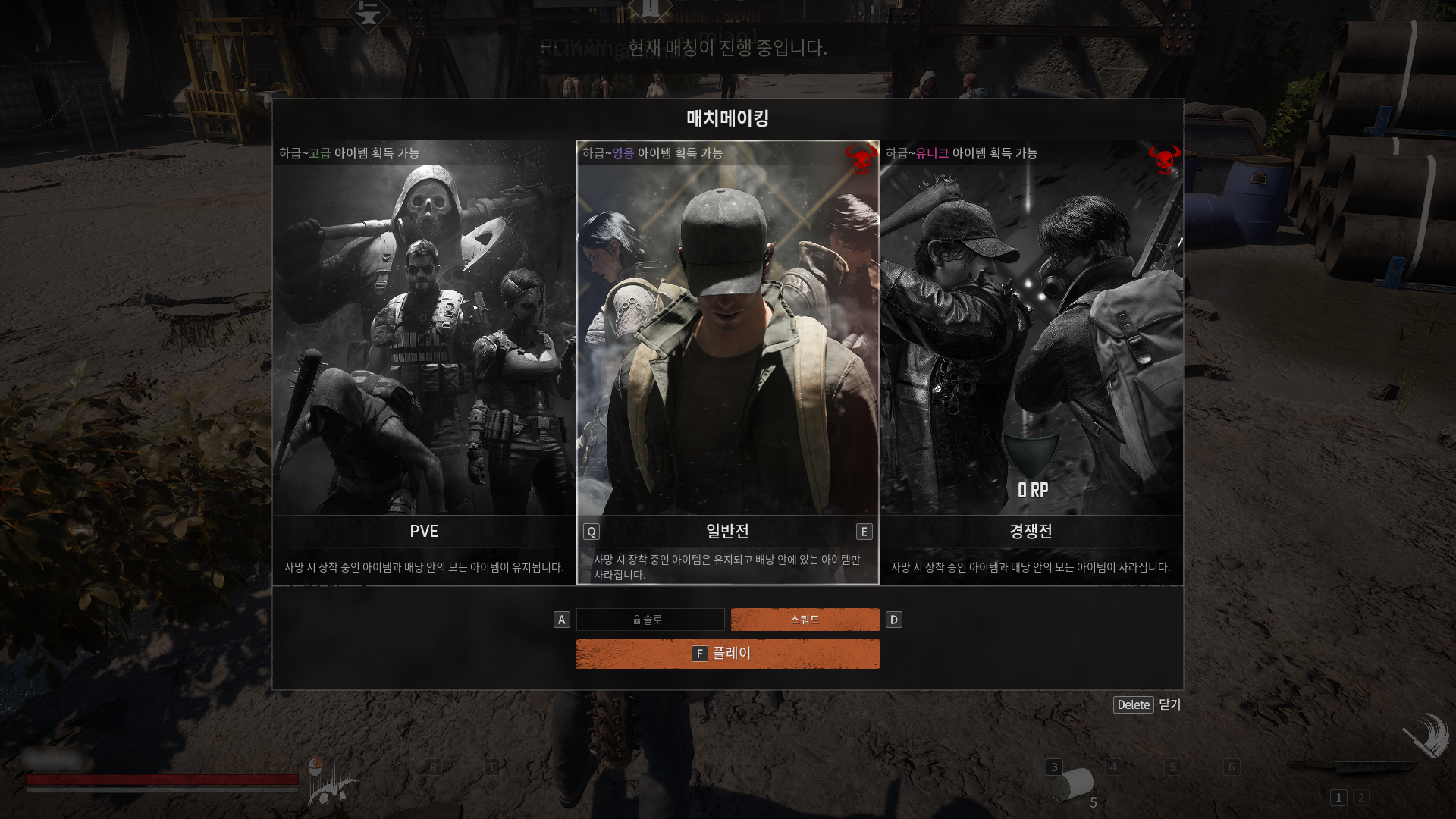Select the PVE mode card

(x=424, y=341)
